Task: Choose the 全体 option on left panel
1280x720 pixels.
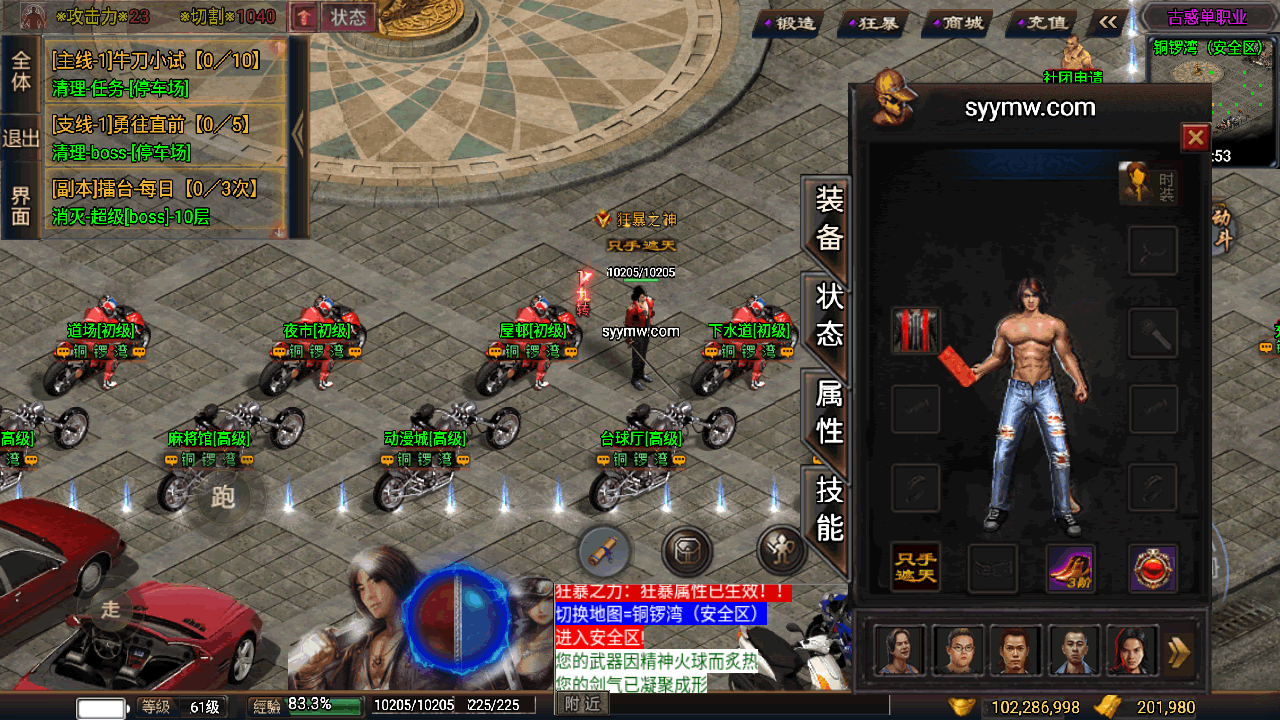Action: coord(21,70)
